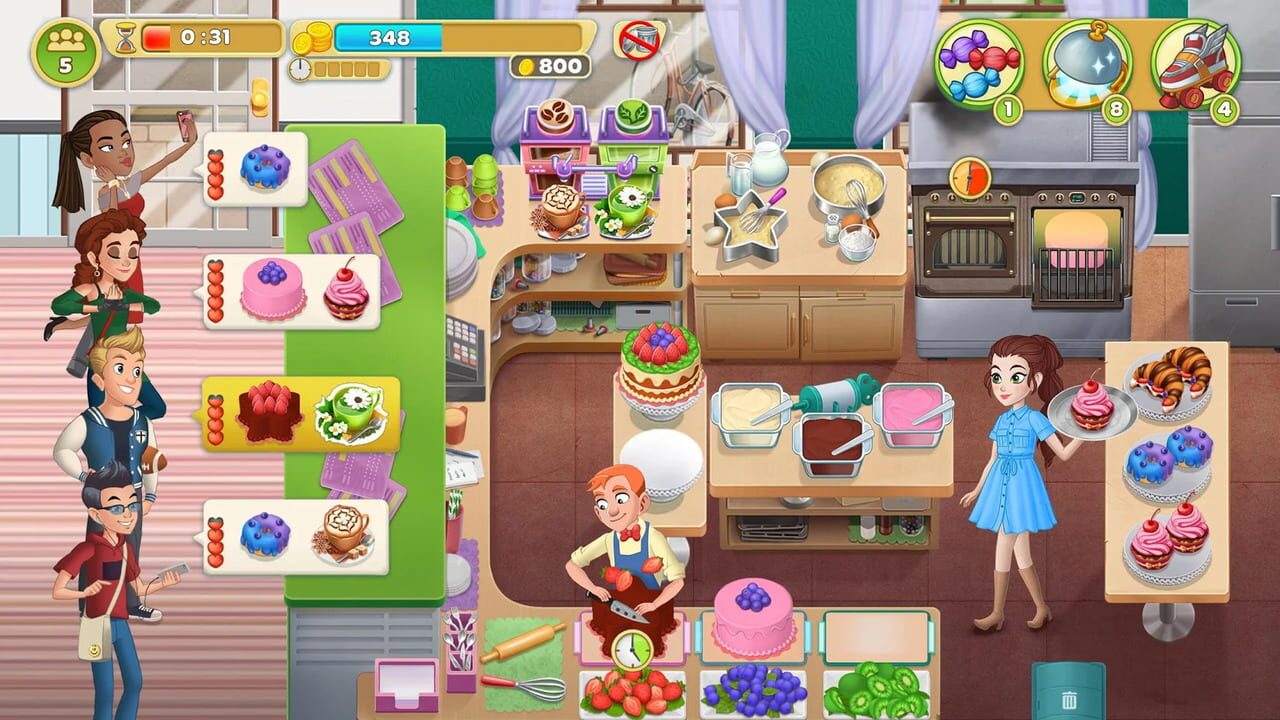1280x720 pixels.
Task: Click the no-garbage challenge icon
Action: click(637, 40)
